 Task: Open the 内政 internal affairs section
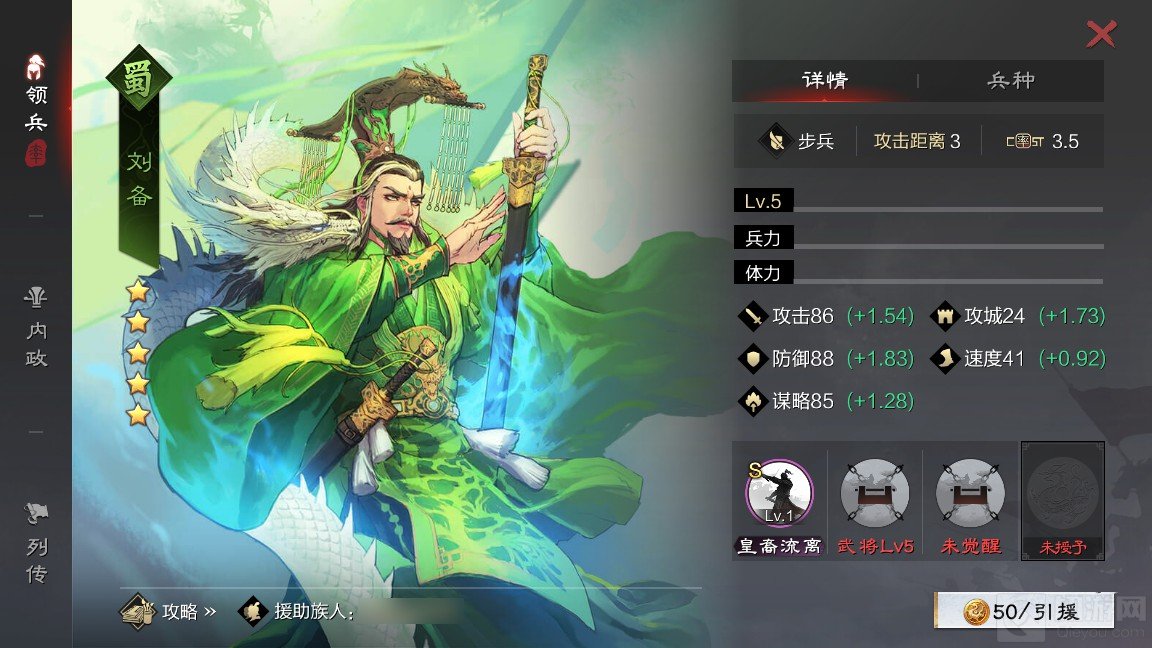point(37,328)
